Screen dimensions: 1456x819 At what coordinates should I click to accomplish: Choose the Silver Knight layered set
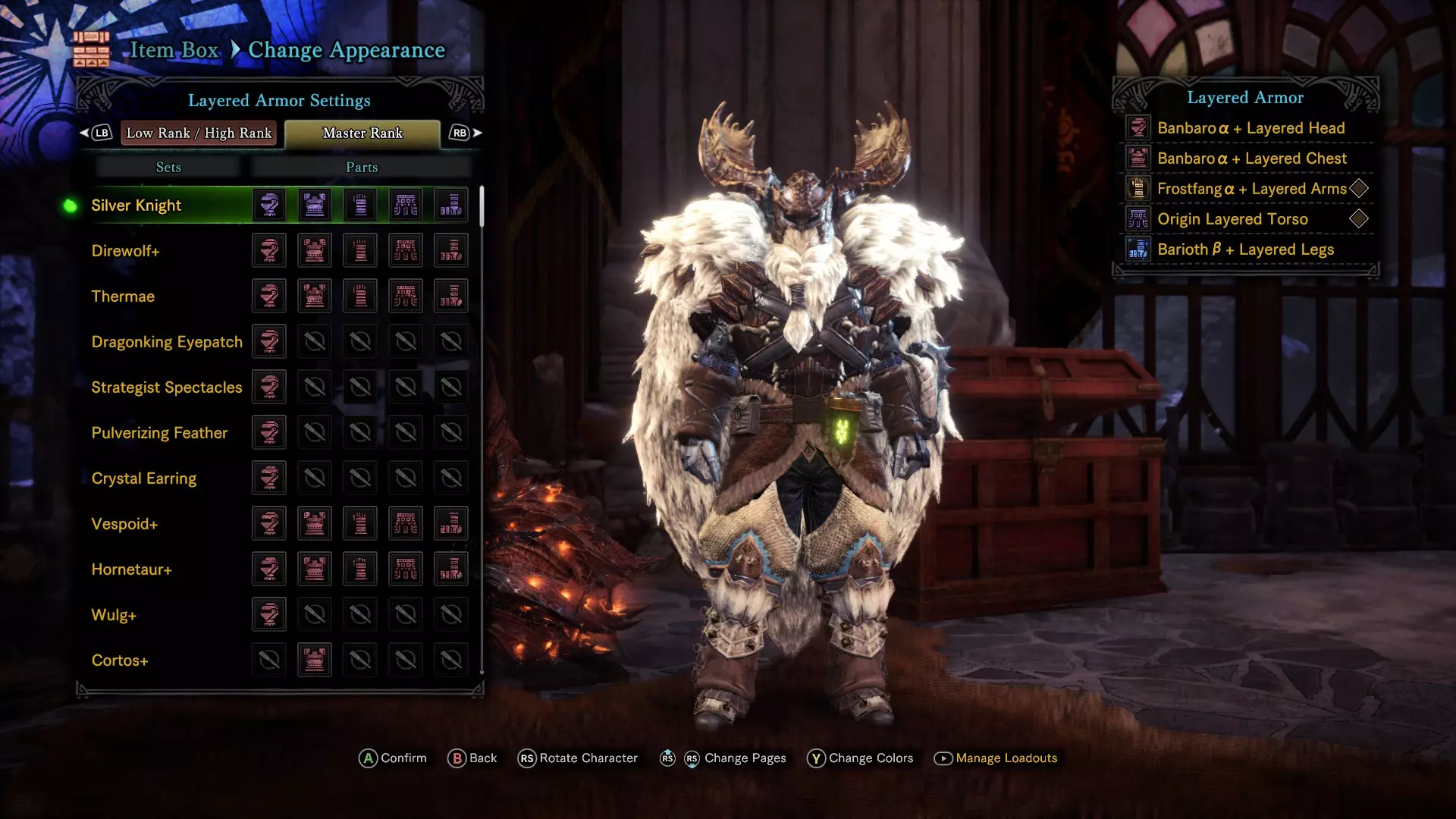136,206
